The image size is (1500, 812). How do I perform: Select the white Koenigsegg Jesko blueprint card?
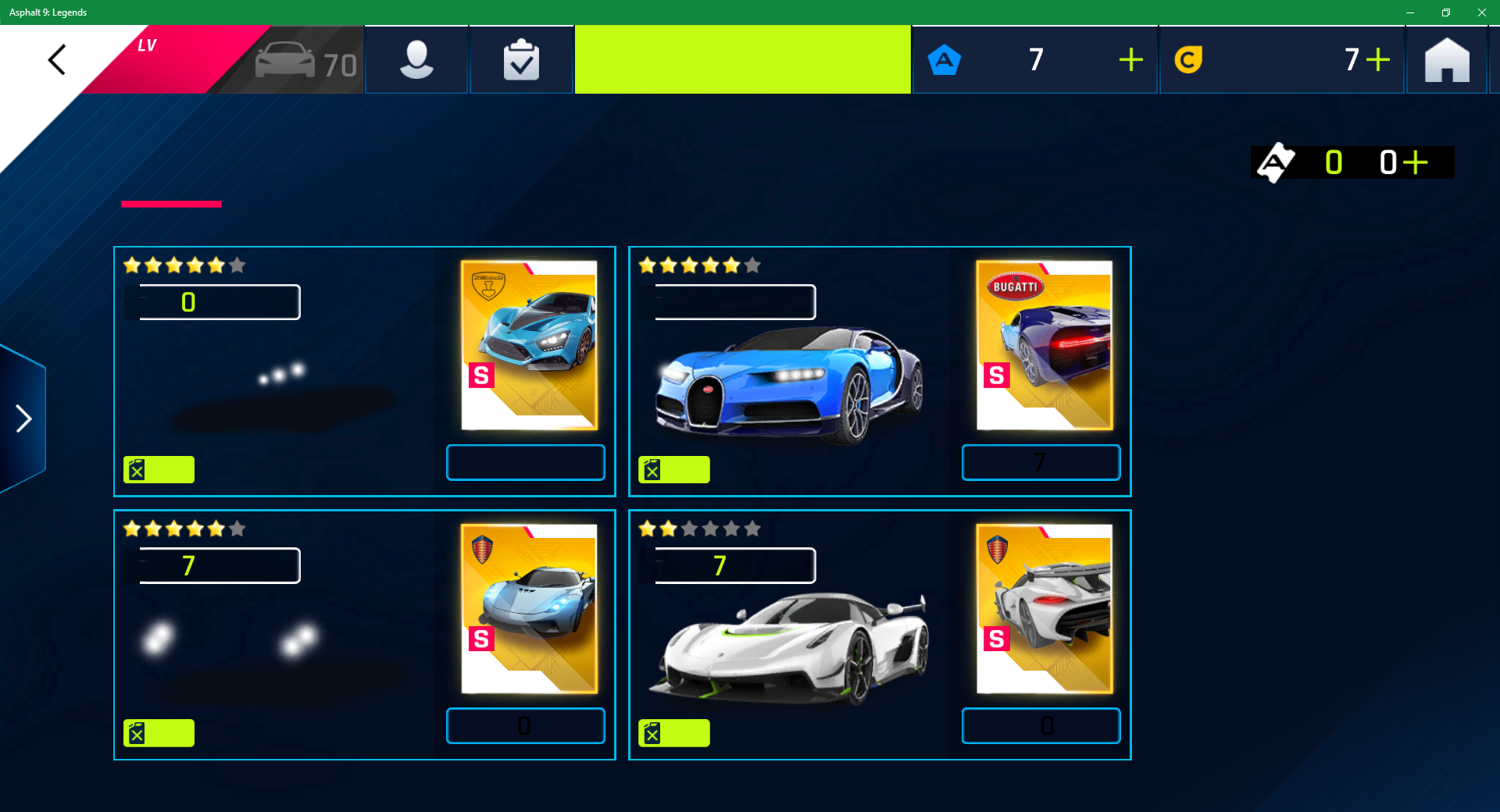pyautogui.click(x=1045, y=608)
